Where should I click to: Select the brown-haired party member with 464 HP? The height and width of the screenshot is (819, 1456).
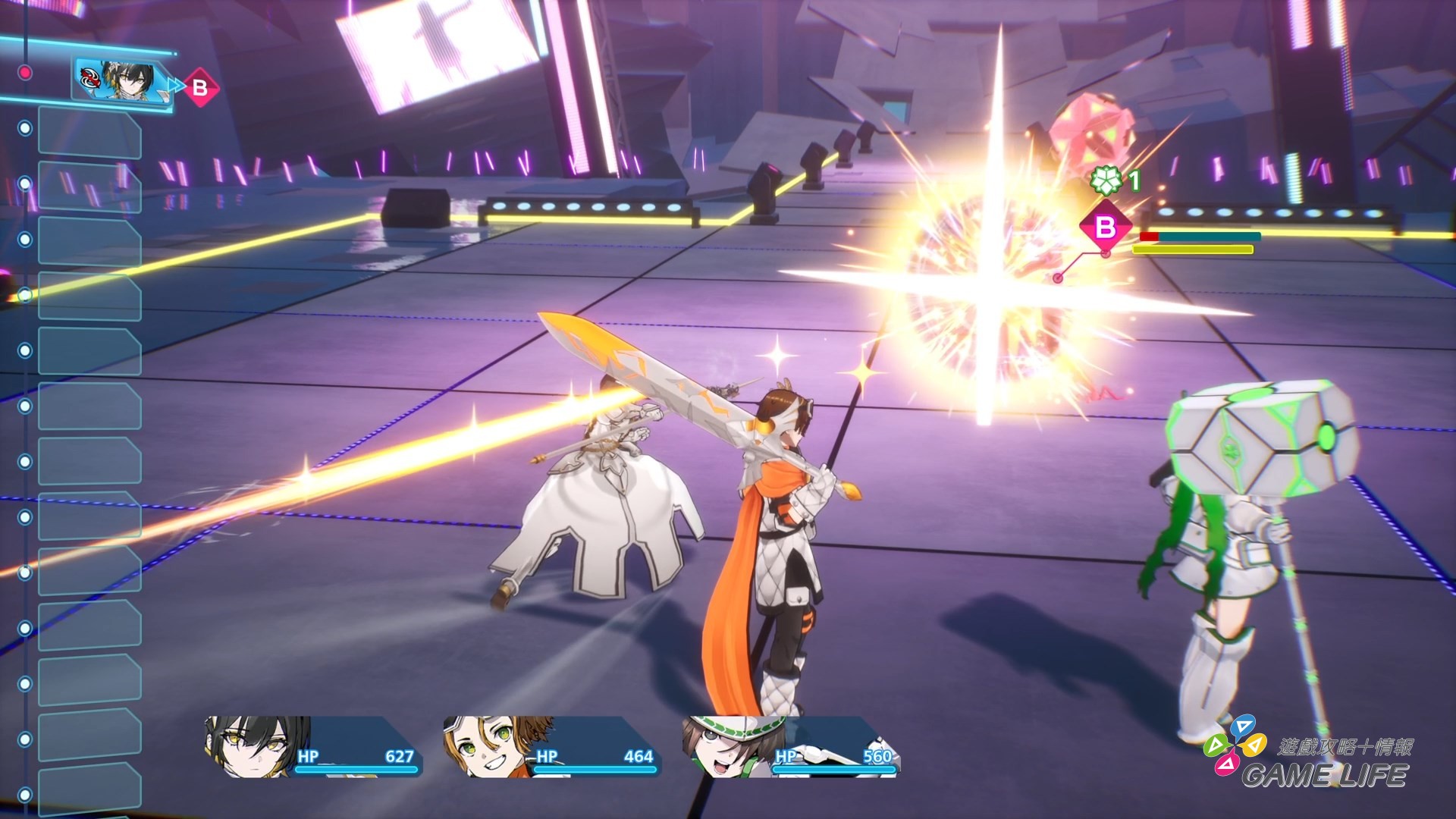pyautogui.click(x=551, y=747)
